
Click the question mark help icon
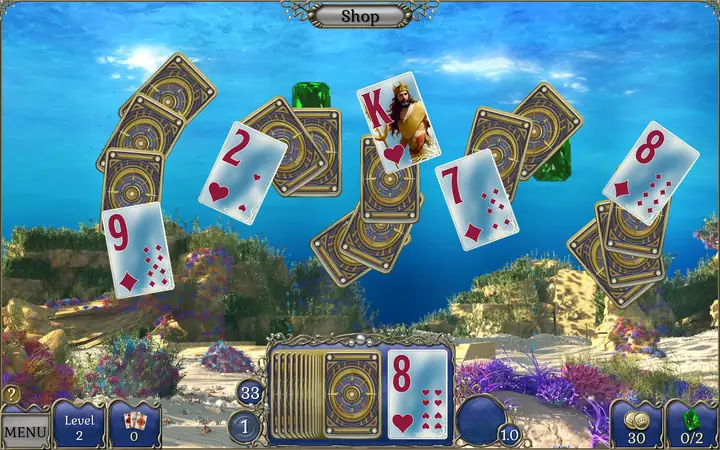pyautogui.click(x=12, y=395)
